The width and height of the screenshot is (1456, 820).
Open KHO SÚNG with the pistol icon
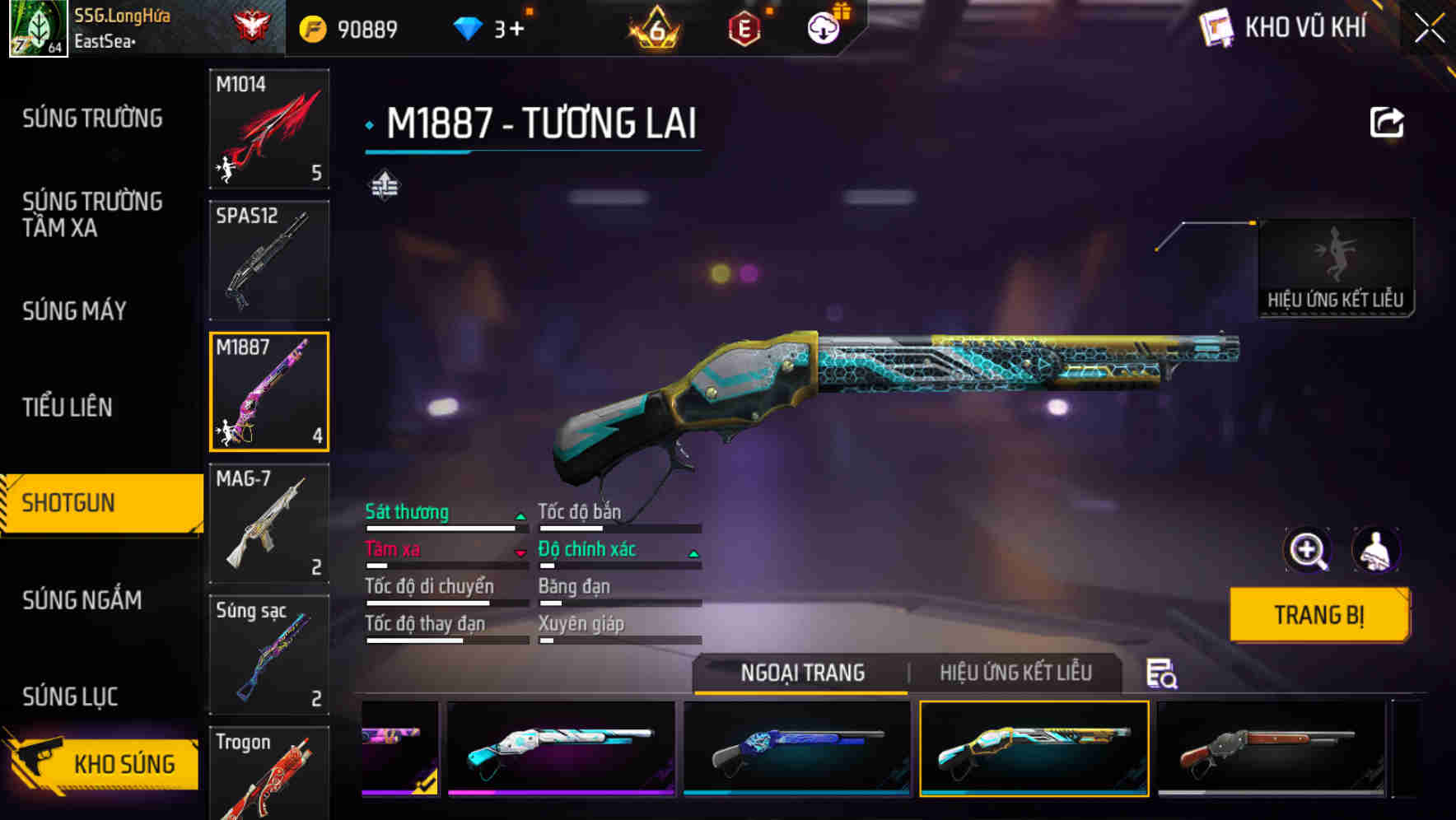(x=101, y=763)
